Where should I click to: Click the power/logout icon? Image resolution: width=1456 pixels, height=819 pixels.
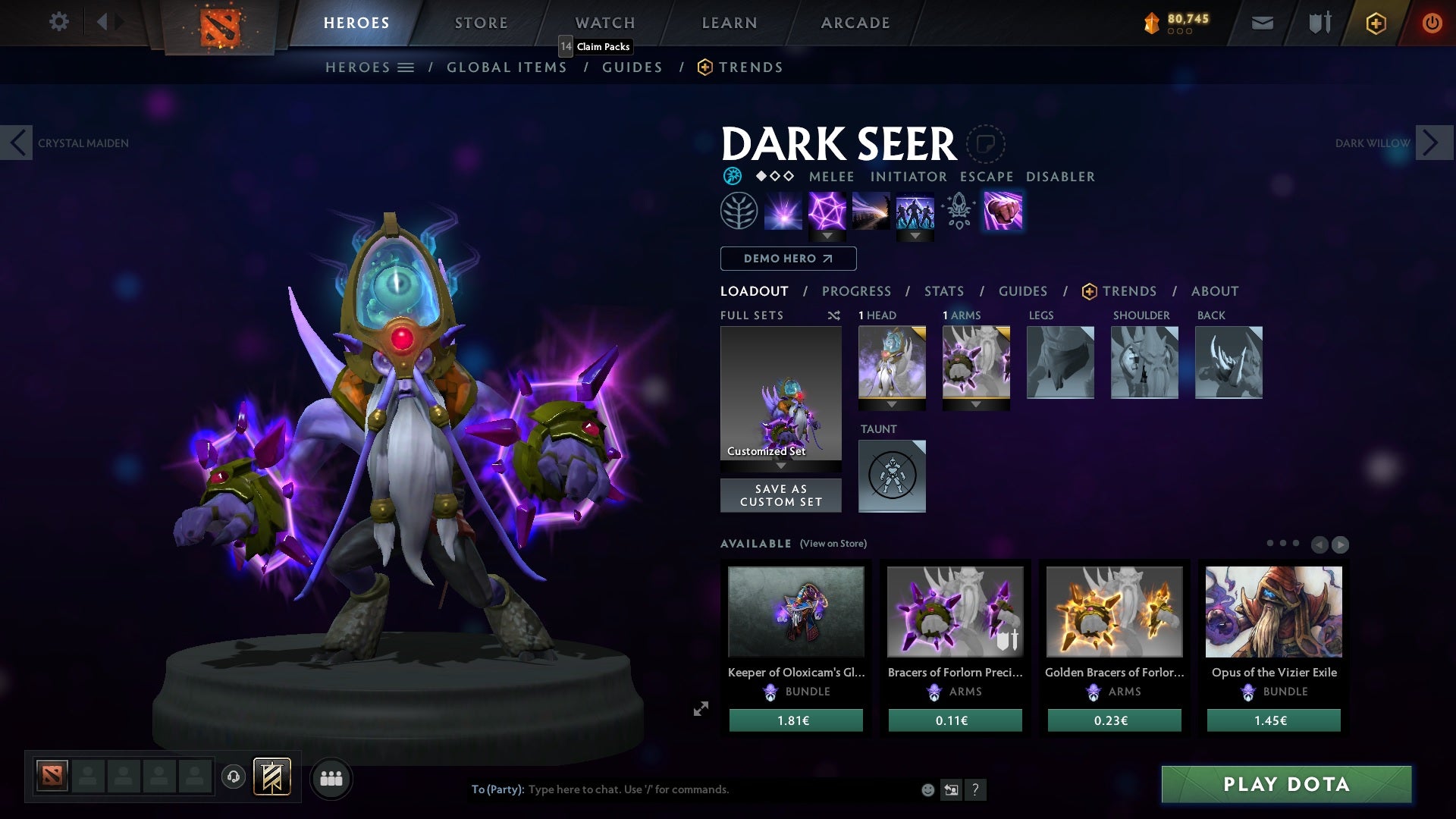(1432, 23)
